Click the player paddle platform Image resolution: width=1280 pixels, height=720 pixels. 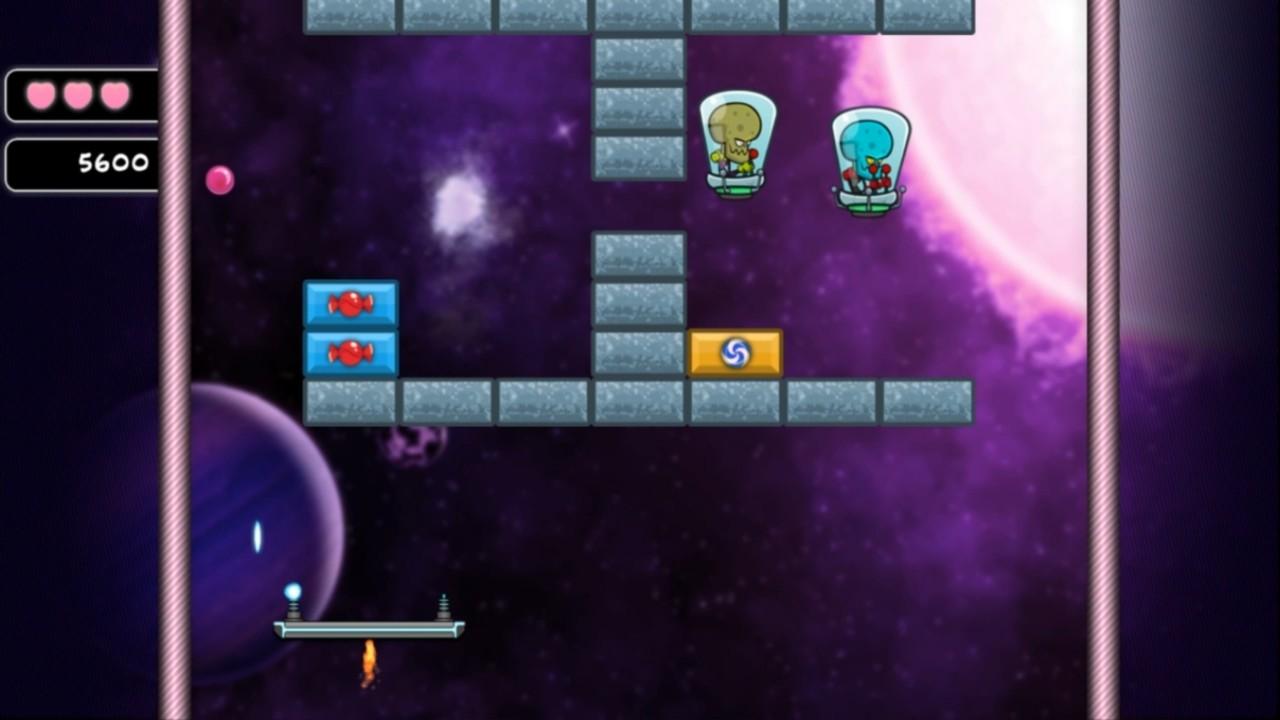click(x=368, y=630)
